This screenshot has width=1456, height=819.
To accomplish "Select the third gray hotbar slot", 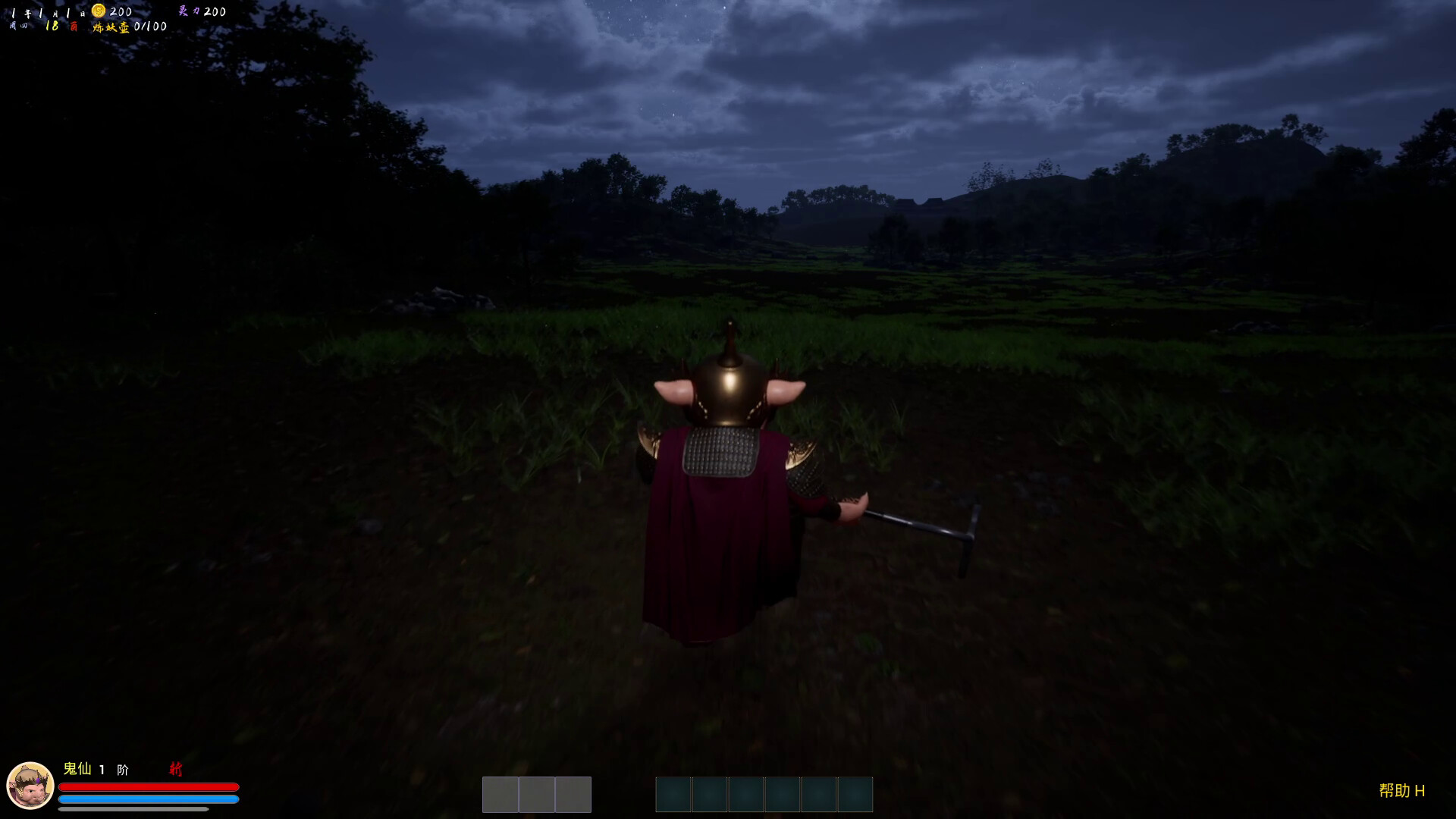I will click(573, 794).
